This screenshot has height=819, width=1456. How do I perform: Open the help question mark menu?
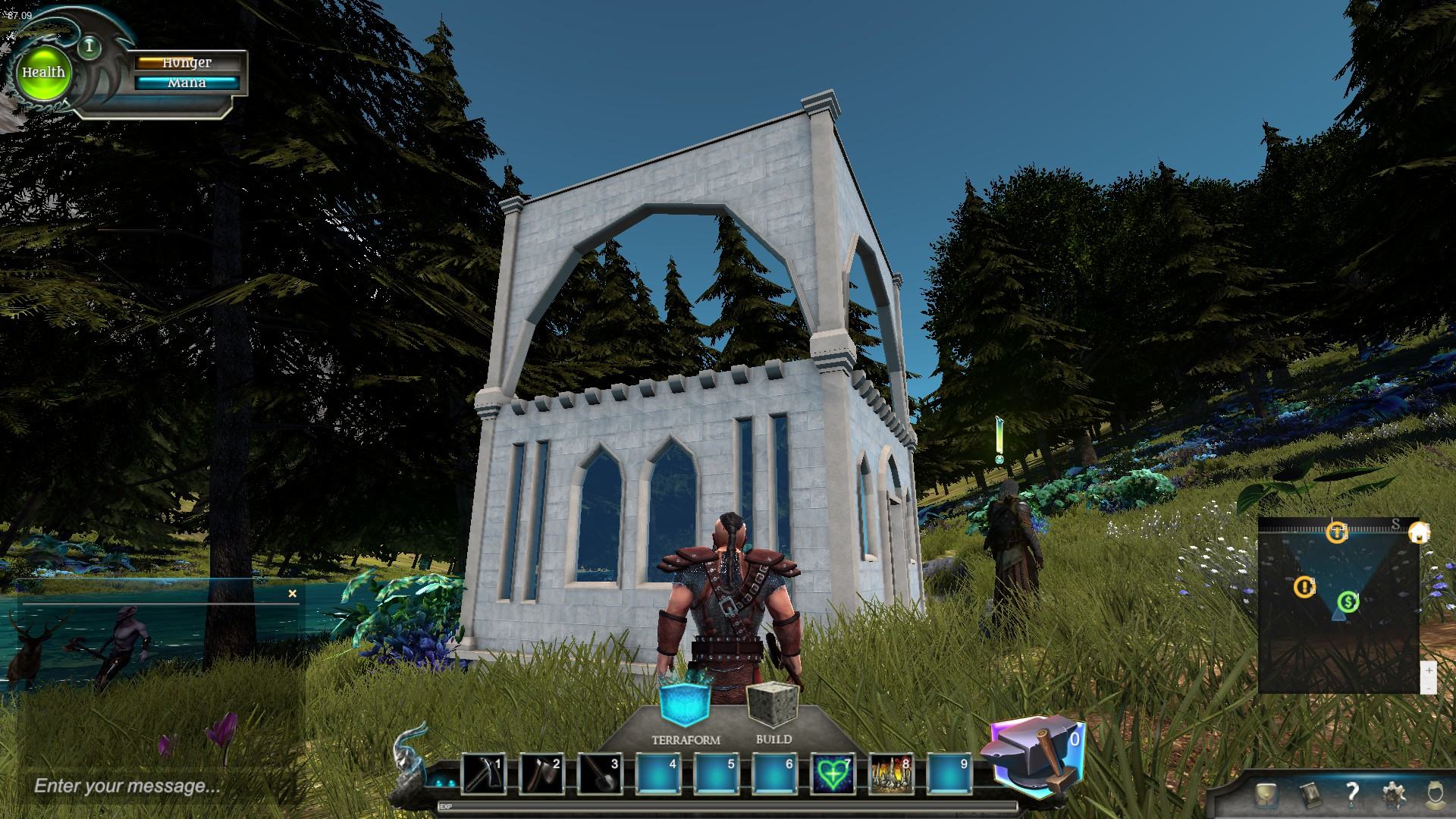coord(1352,794)
